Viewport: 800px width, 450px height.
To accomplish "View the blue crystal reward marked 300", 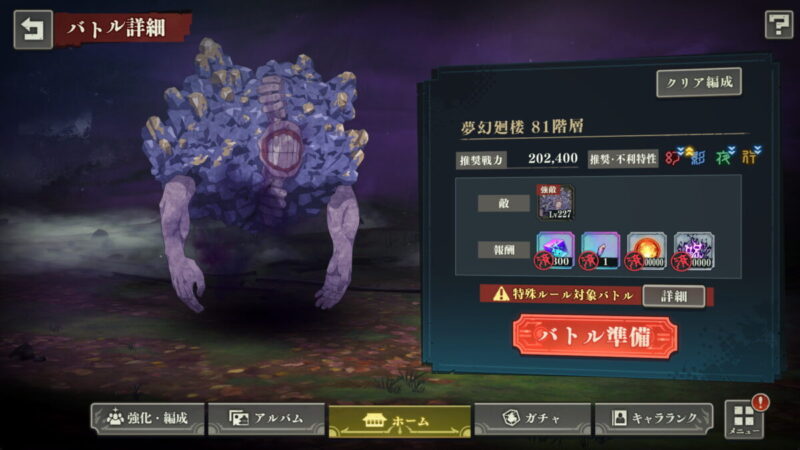I will click(555, 252).
